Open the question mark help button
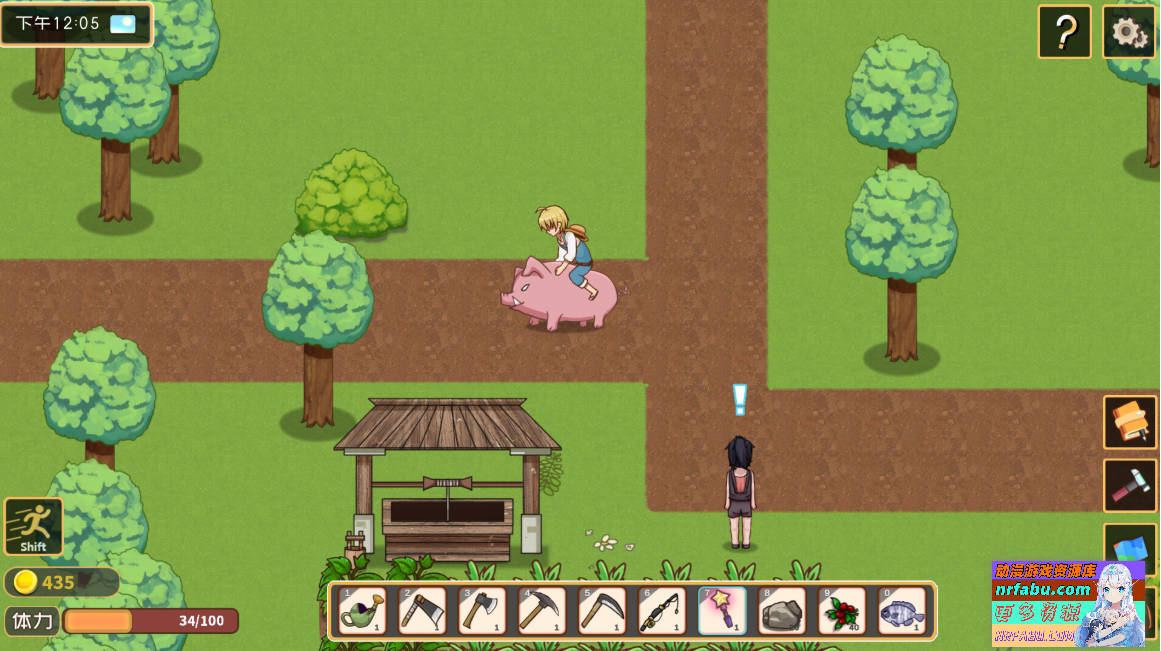 coord(1064,32)
